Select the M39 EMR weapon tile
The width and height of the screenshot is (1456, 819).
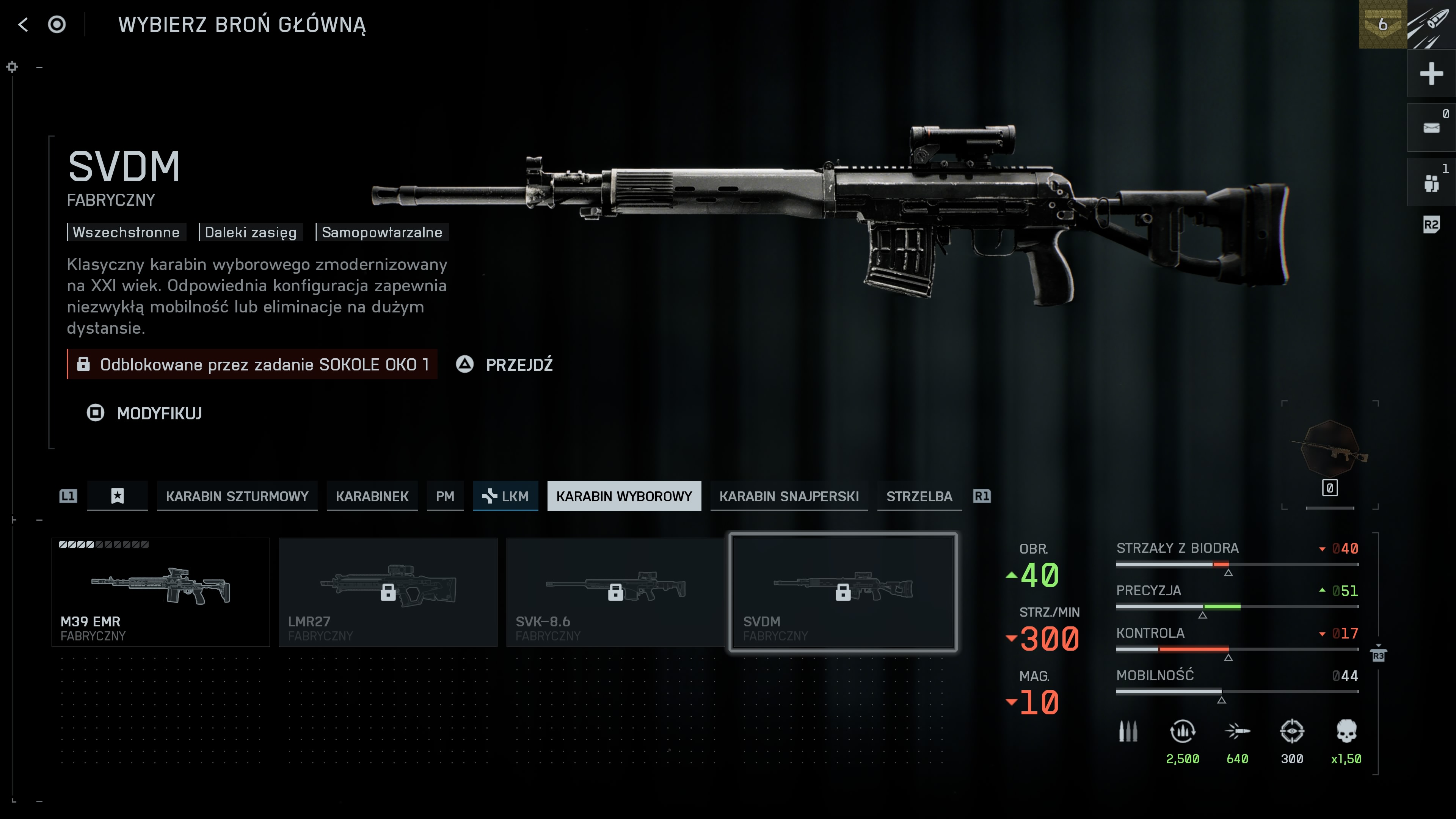[160, 591]
